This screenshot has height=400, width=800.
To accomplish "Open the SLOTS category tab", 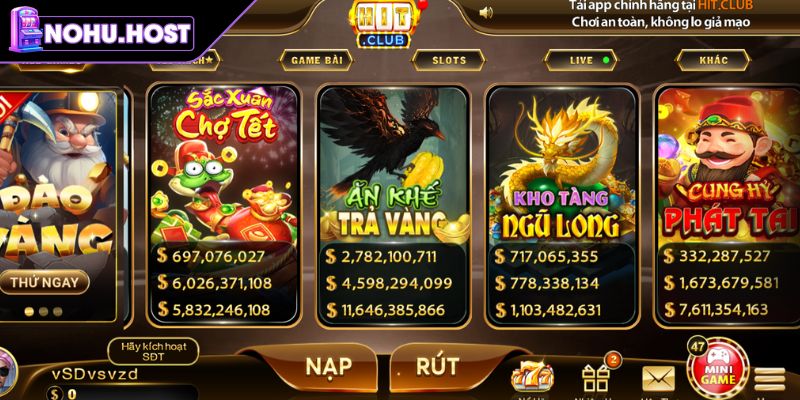I will coord(449,60).
